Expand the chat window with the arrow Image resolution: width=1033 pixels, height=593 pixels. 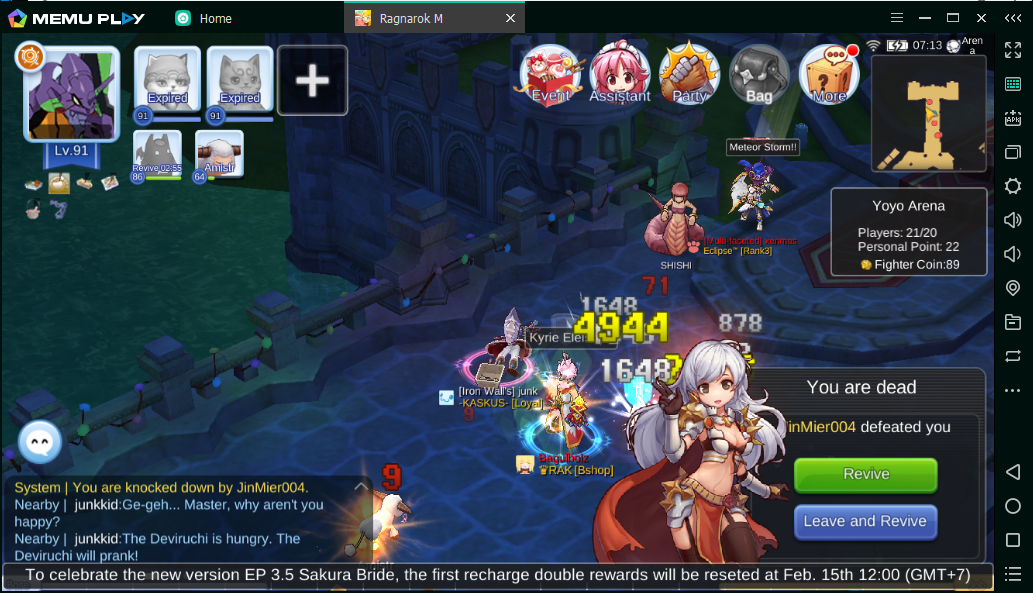[x=361, y=486]
